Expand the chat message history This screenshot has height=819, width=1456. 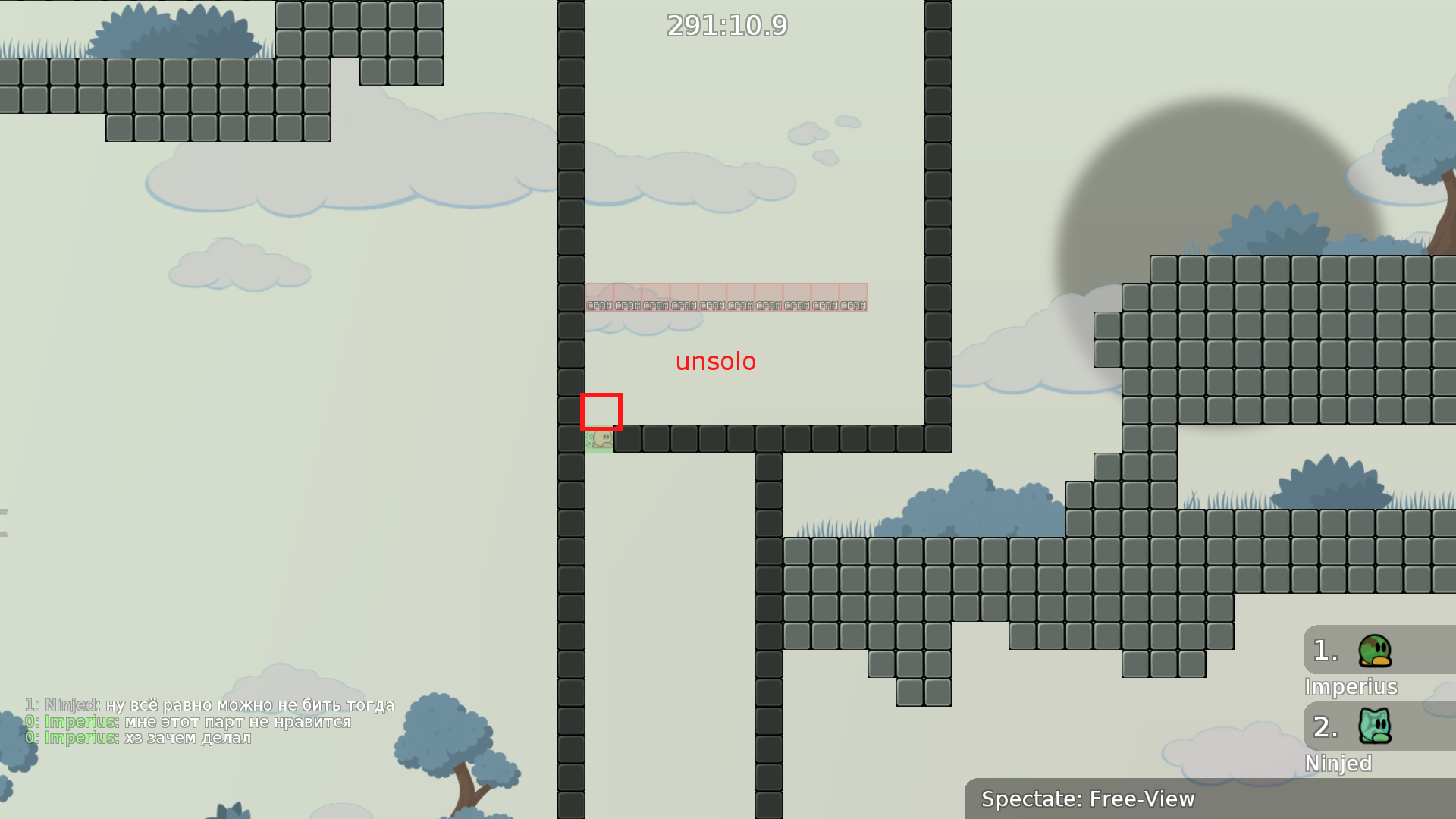[x=209, y=721]
